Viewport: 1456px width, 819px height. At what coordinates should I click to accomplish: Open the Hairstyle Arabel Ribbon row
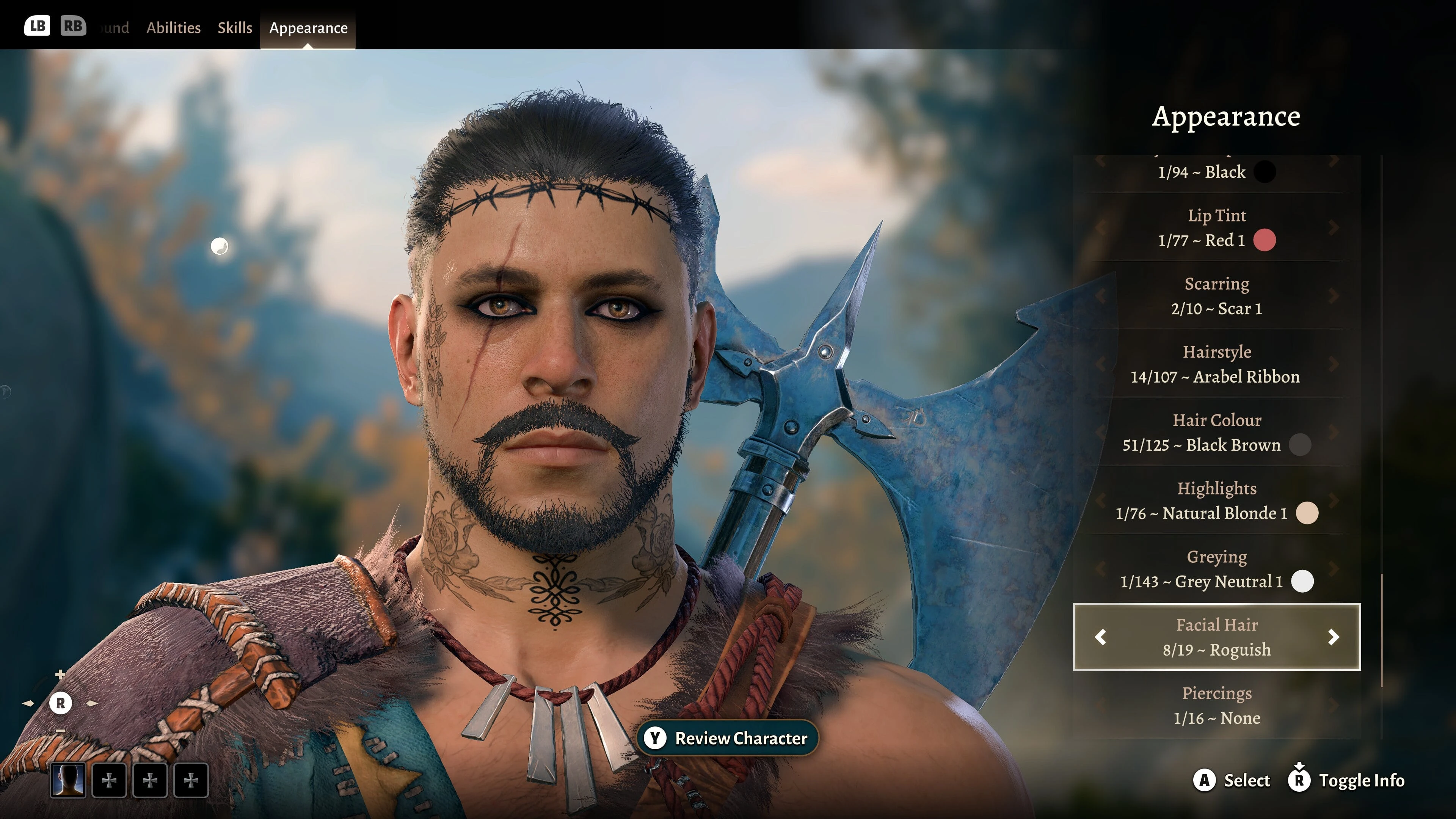pyautogui.click(x=1216, y=364)
